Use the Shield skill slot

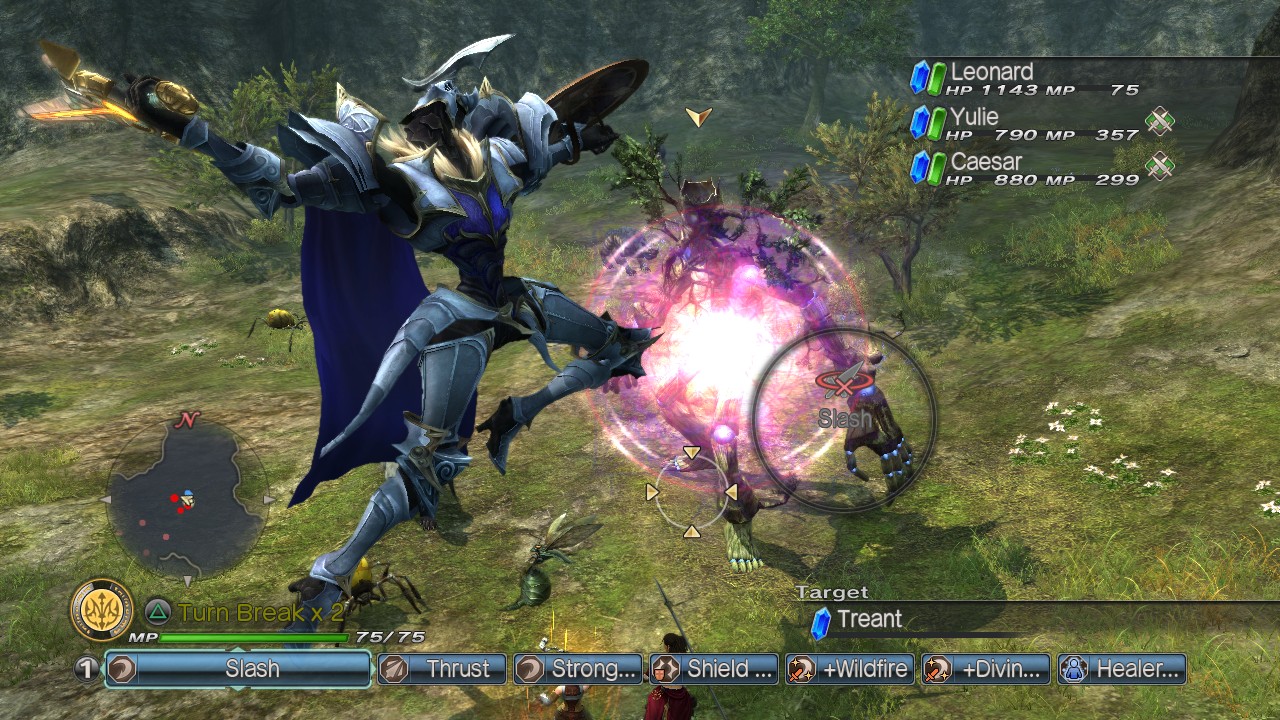pyautogui.click(x=714, y=669)
